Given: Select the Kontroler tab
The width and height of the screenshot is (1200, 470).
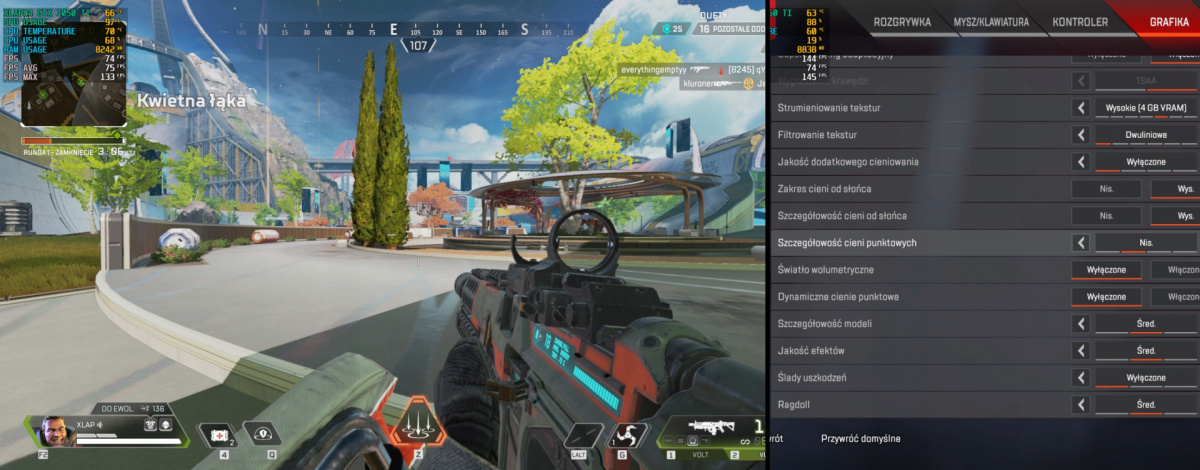Looking at the screenshot, I should coord(1080,21).
